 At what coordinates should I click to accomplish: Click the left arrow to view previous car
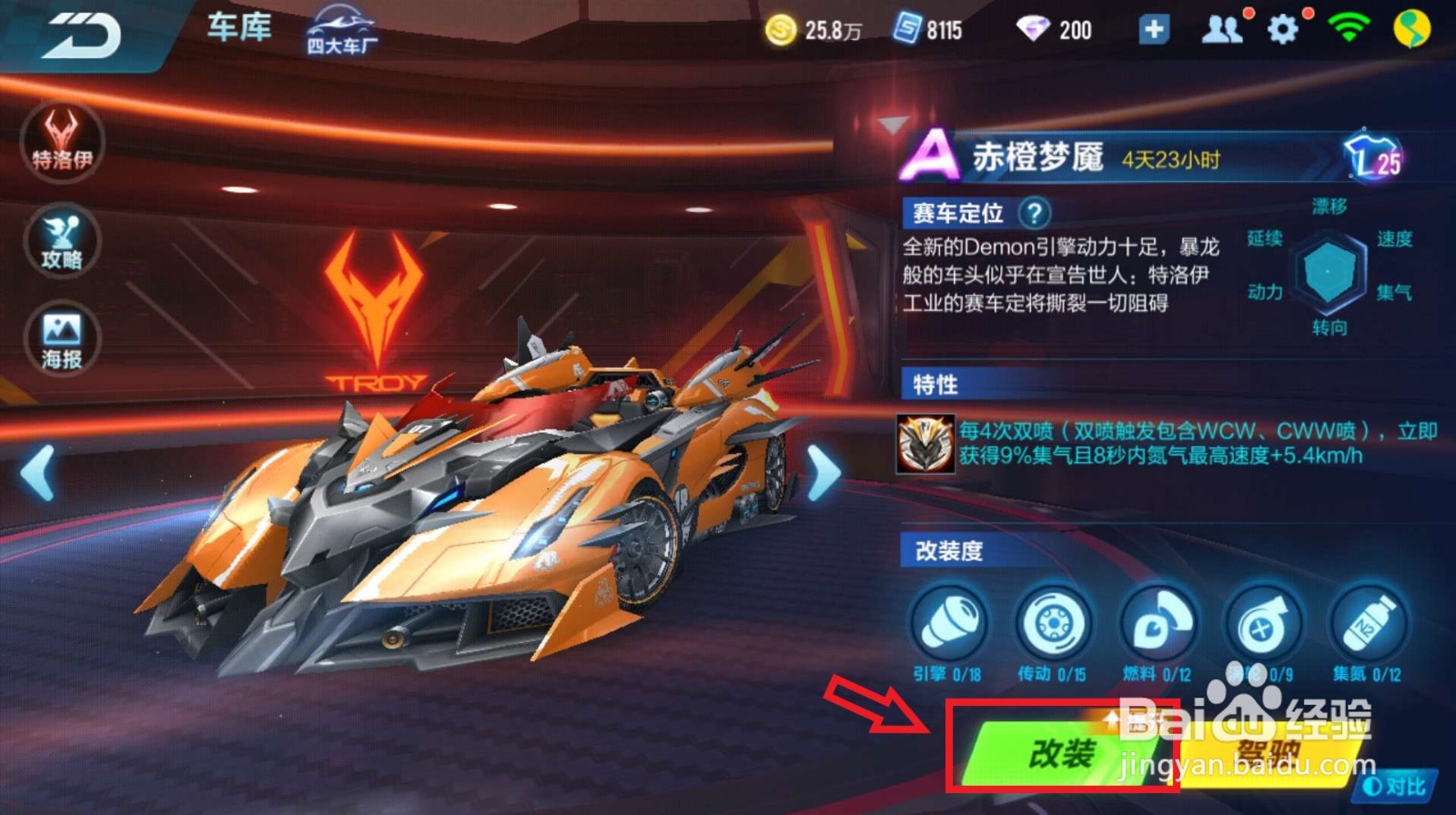pyautogui.click(x=36, y=471)
